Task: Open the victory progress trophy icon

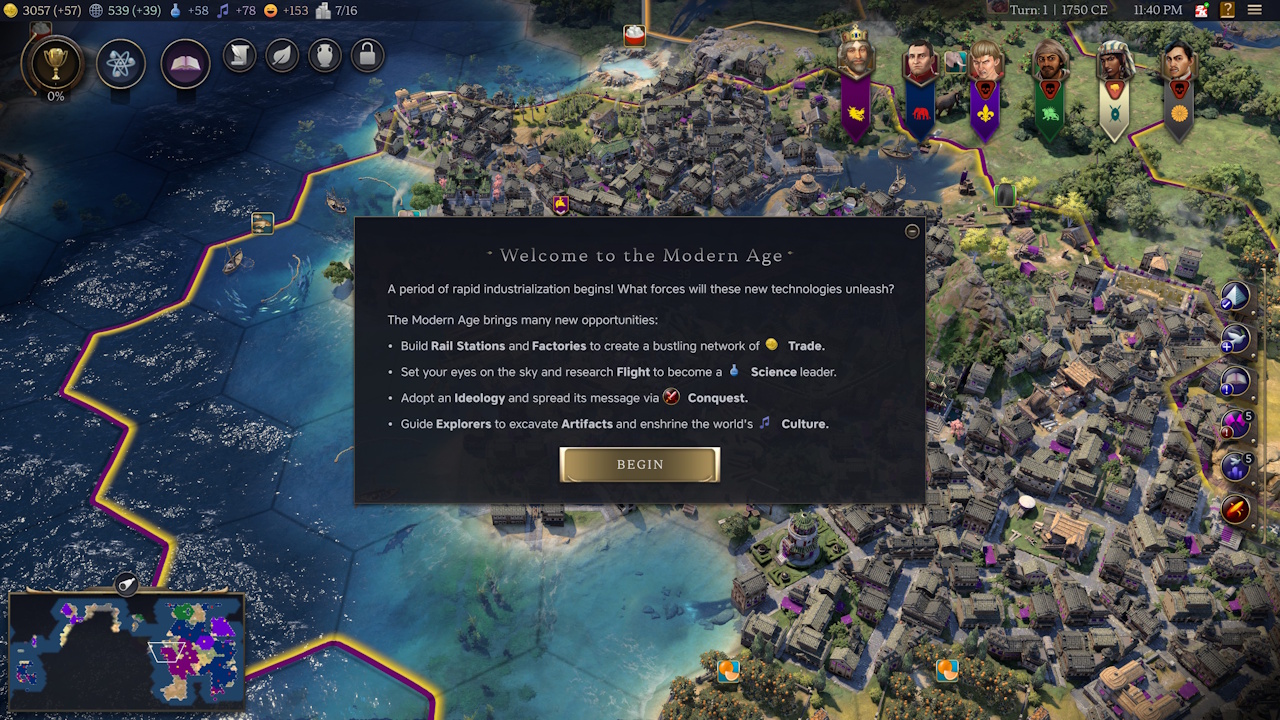Action: click(55, 65)
